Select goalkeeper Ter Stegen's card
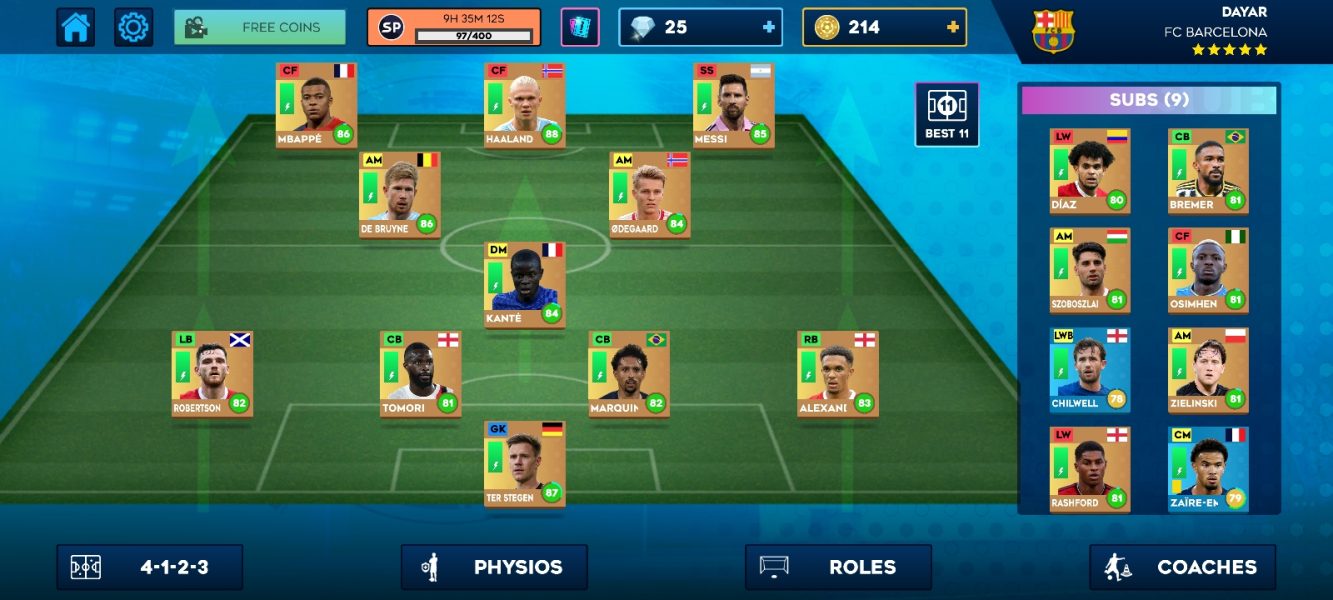The image size is (1333, 600). pyautogui.click(x=525, y=463)
